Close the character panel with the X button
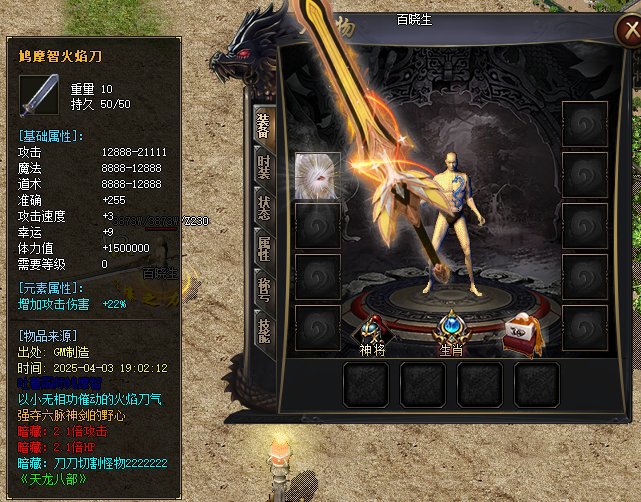Viewport: 641px width, 502px height. tap(626, 30)
